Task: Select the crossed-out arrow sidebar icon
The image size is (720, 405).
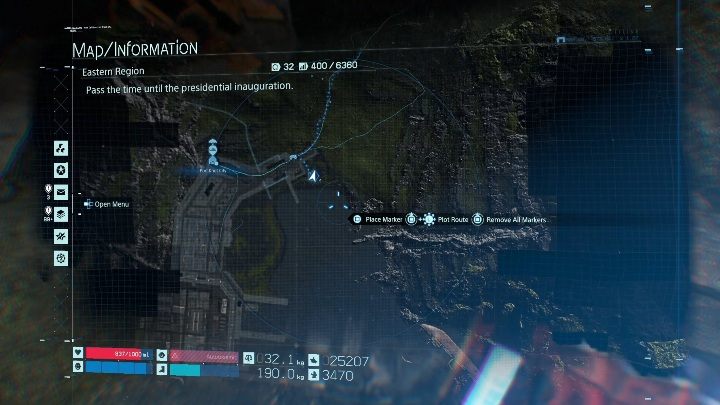Action: point(61,236)
